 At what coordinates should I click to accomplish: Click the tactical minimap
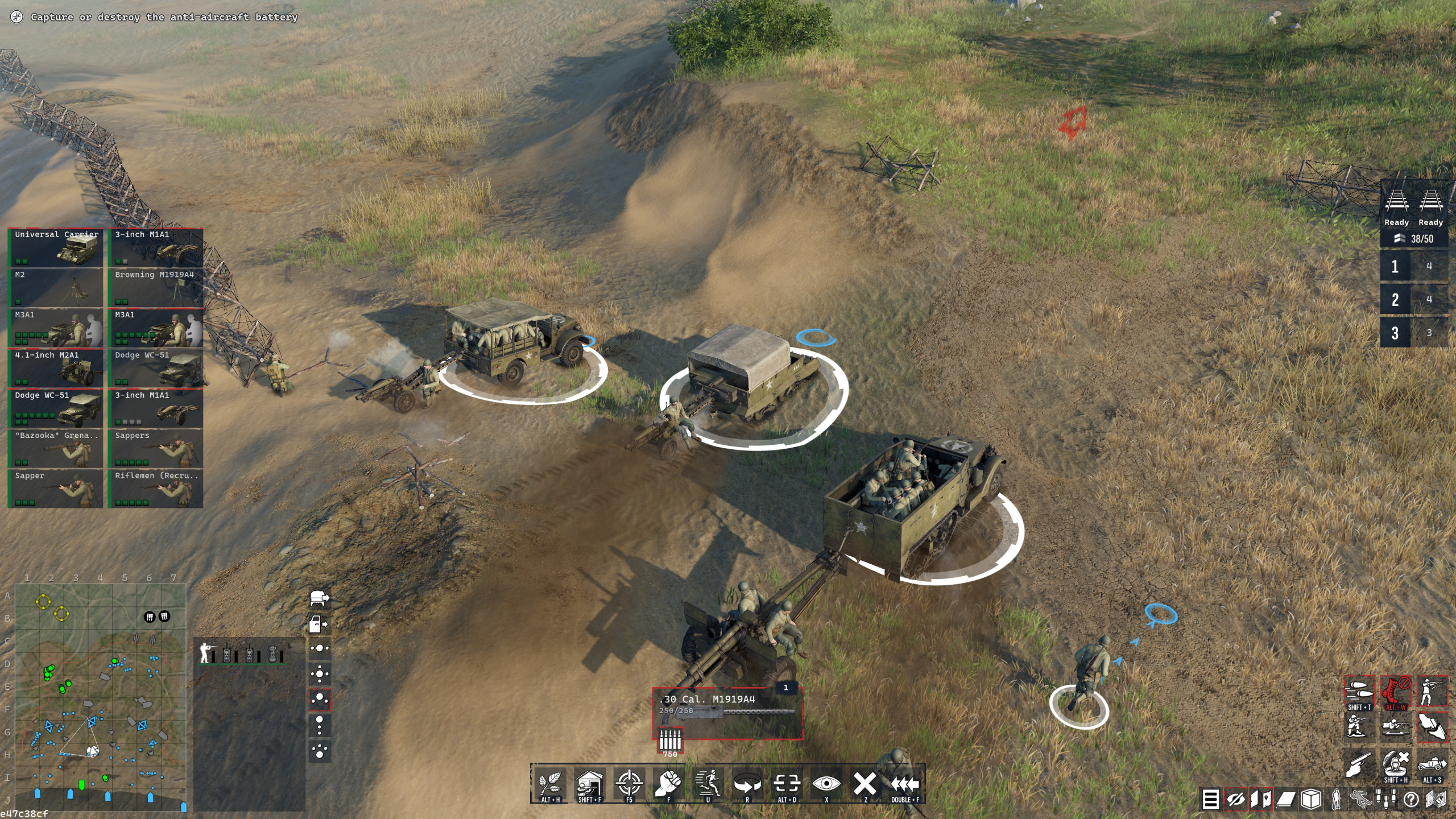coord(100,696)
